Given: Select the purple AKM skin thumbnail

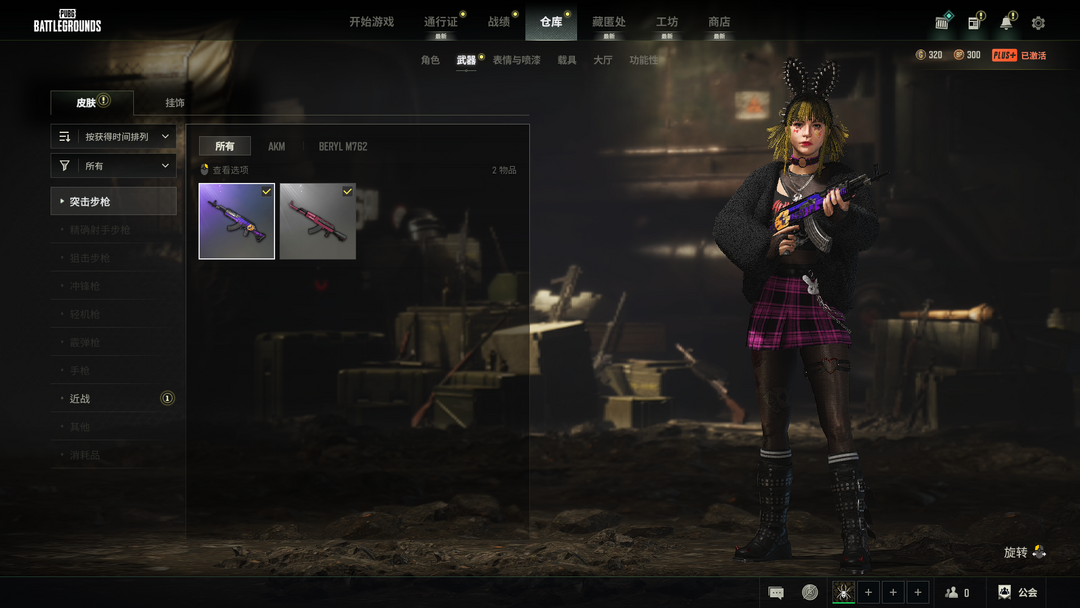Looking at the screenshot, I should tap(237, 221).
